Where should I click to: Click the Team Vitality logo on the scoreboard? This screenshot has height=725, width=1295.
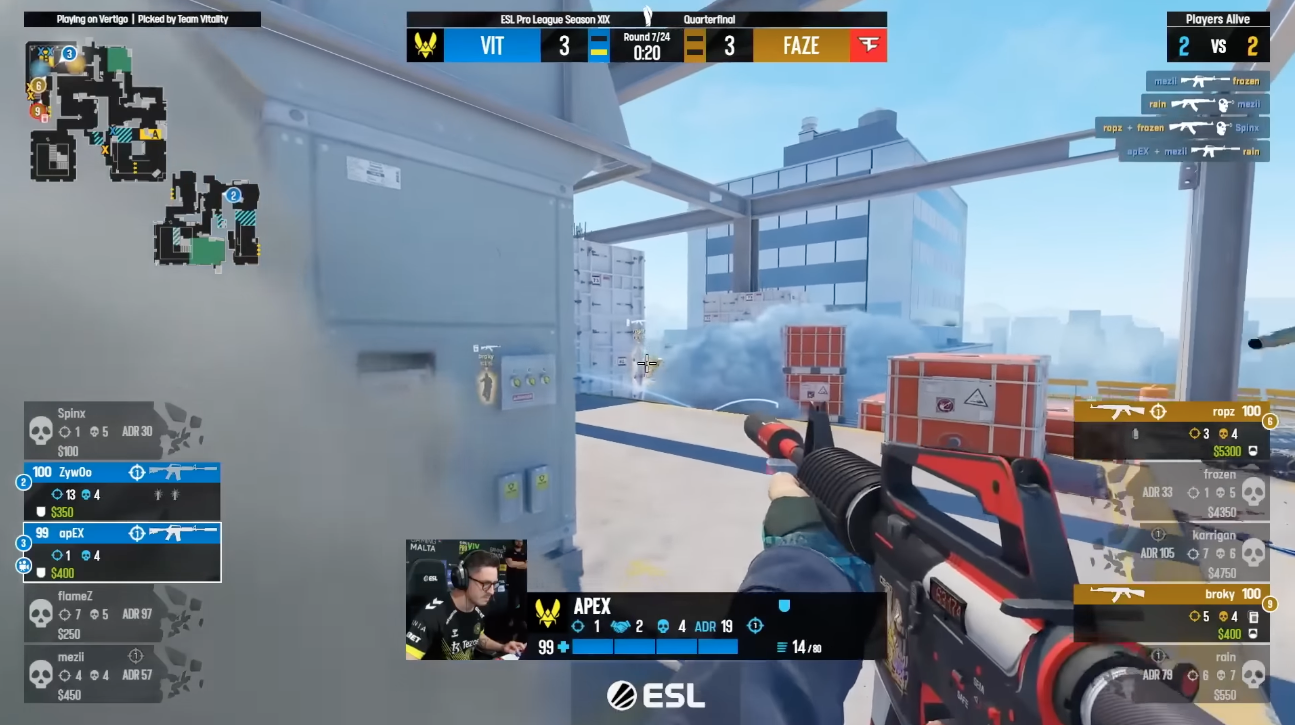click(x=425, y=44)
